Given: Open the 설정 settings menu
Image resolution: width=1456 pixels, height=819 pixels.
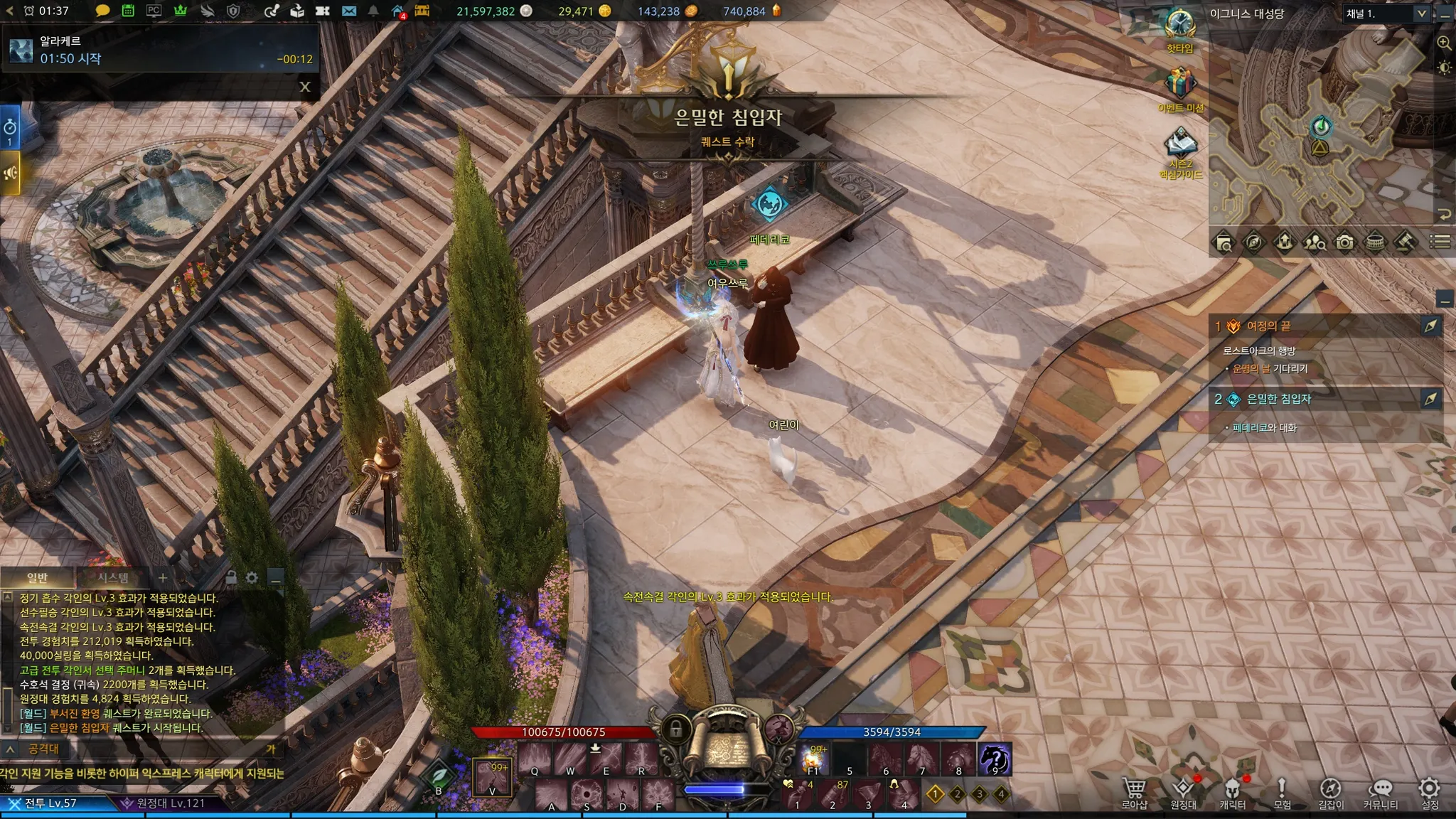Looking at the screenshot, I should click(x=1430, y=793).
